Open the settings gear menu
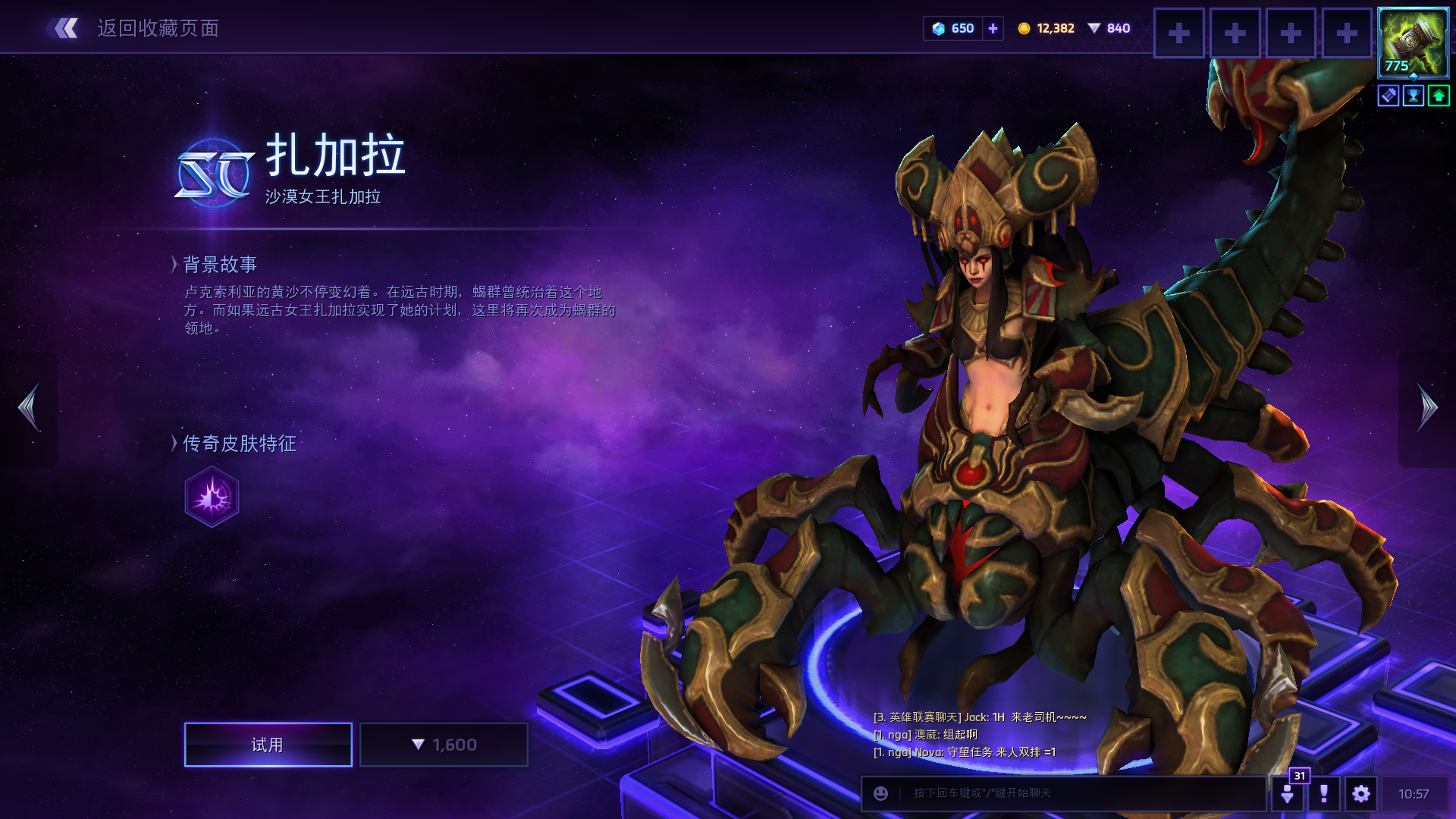 1361,794
